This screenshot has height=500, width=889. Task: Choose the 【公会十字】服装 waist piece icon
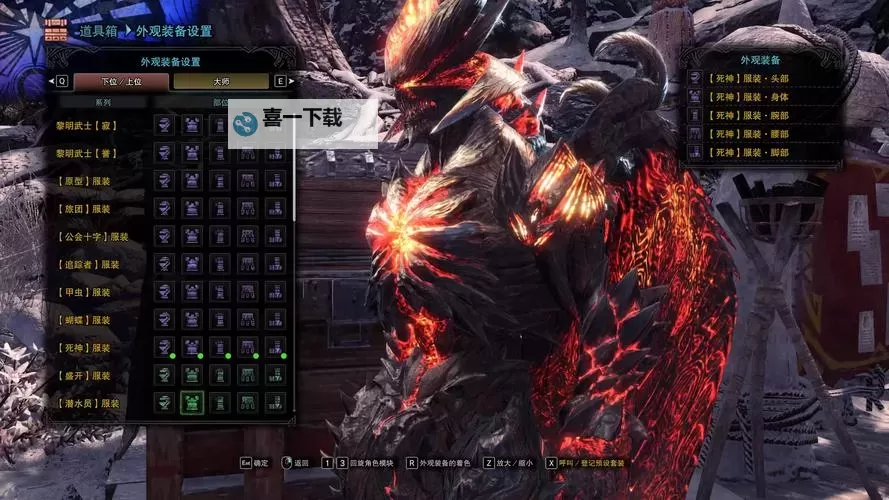coord(247,236)
